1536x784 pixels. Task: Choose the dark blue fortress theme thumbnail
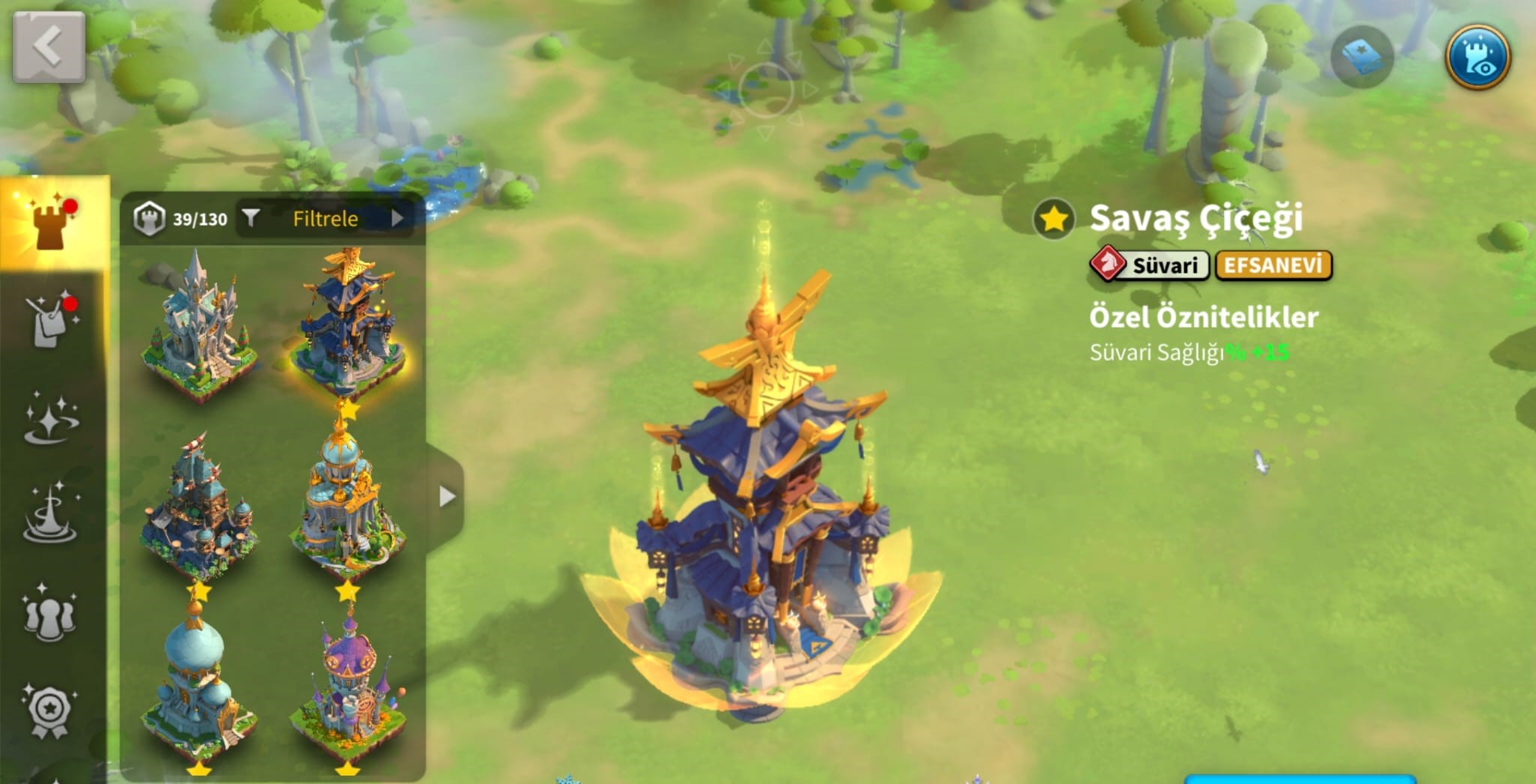click(x=199, y=506)
